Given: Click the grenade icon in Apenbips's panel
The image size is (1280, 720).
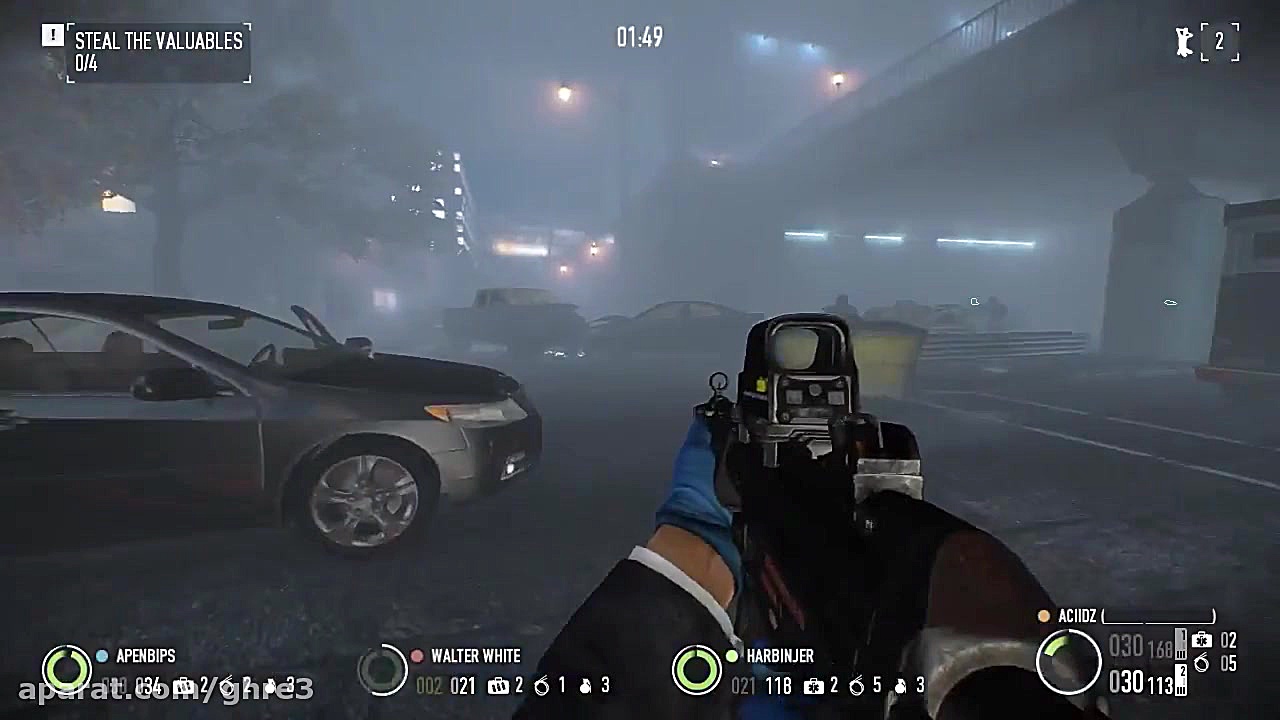Looking at the screenshot, I should (x=269, y=687).
